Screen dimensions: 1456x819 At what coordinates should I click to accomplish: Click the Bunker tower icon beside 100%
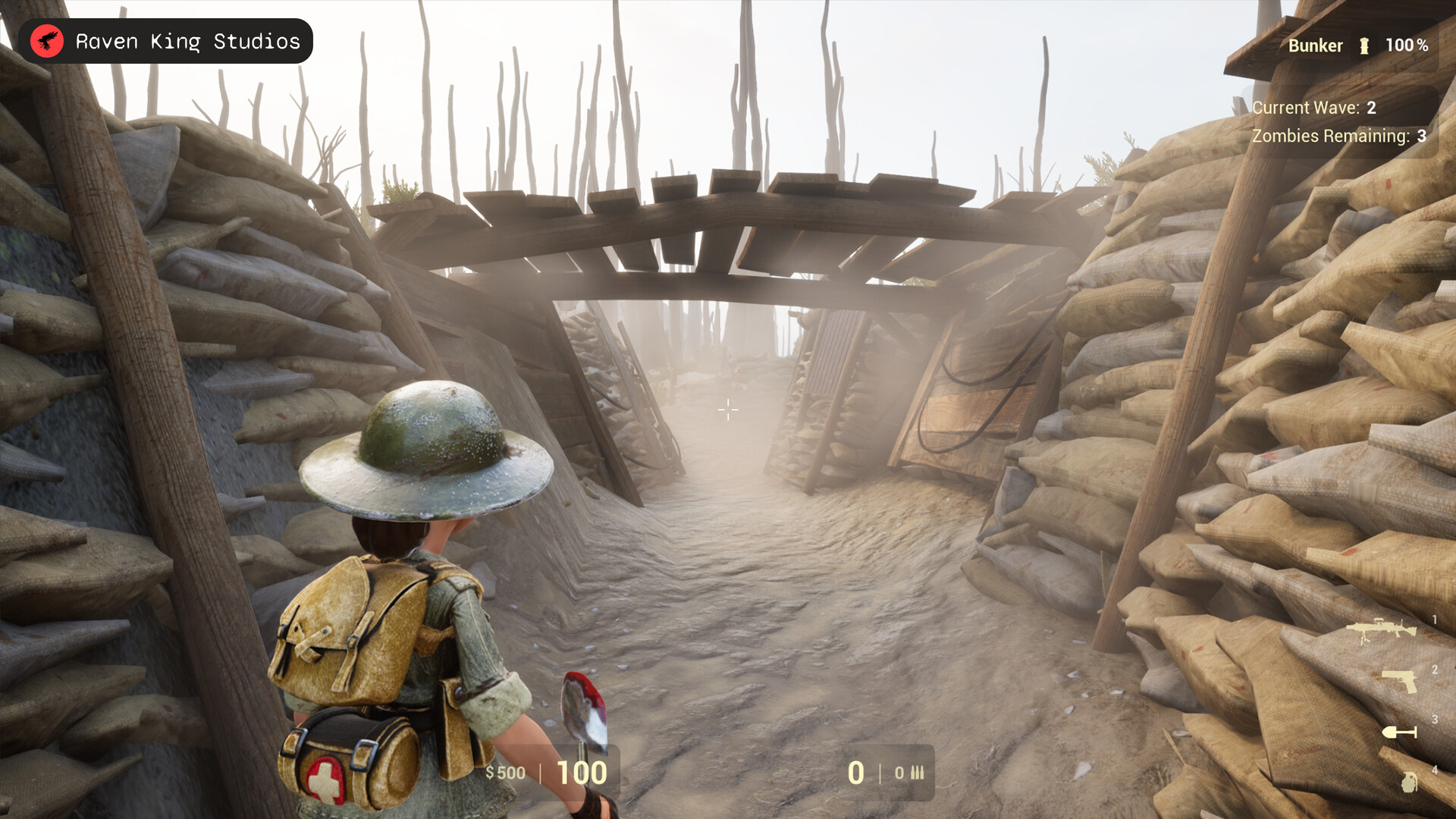[x=1365, y=45]
